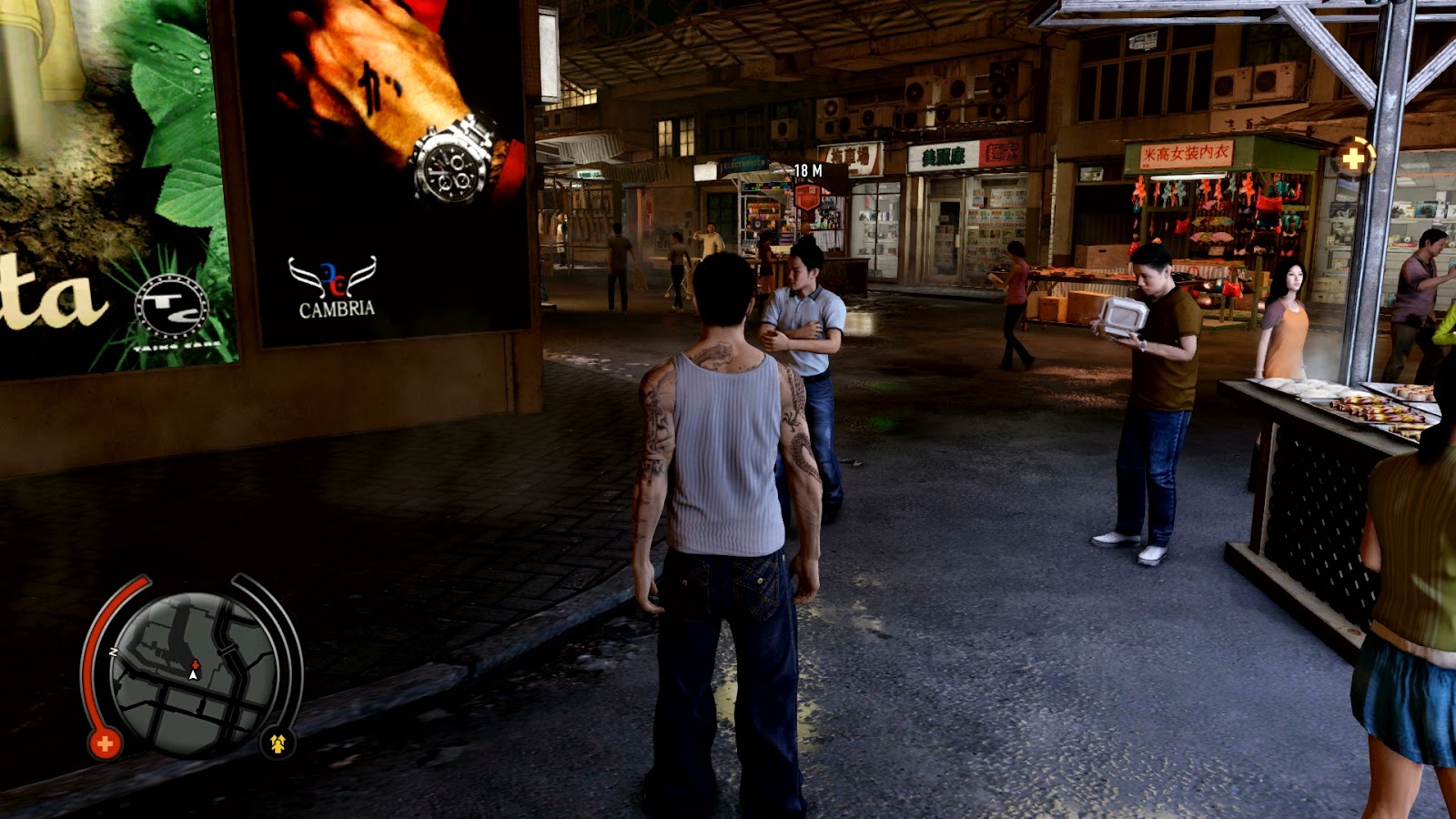The width and height of the screenshot is (1456, 819).
Task: Click the red mission marker pin on the minimap
Action: 195,665
